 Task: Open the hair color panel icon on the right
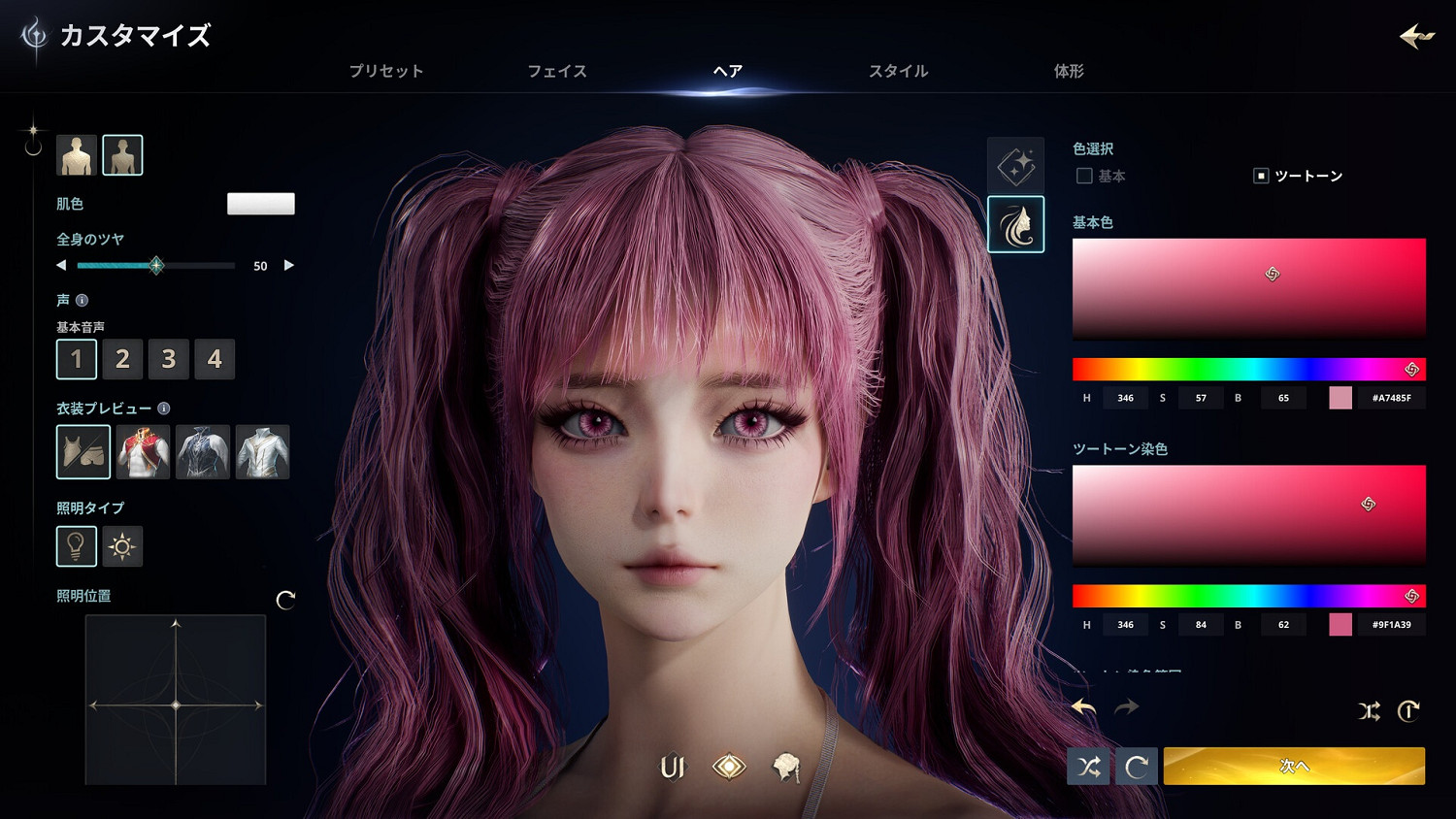coord(1015,224)
